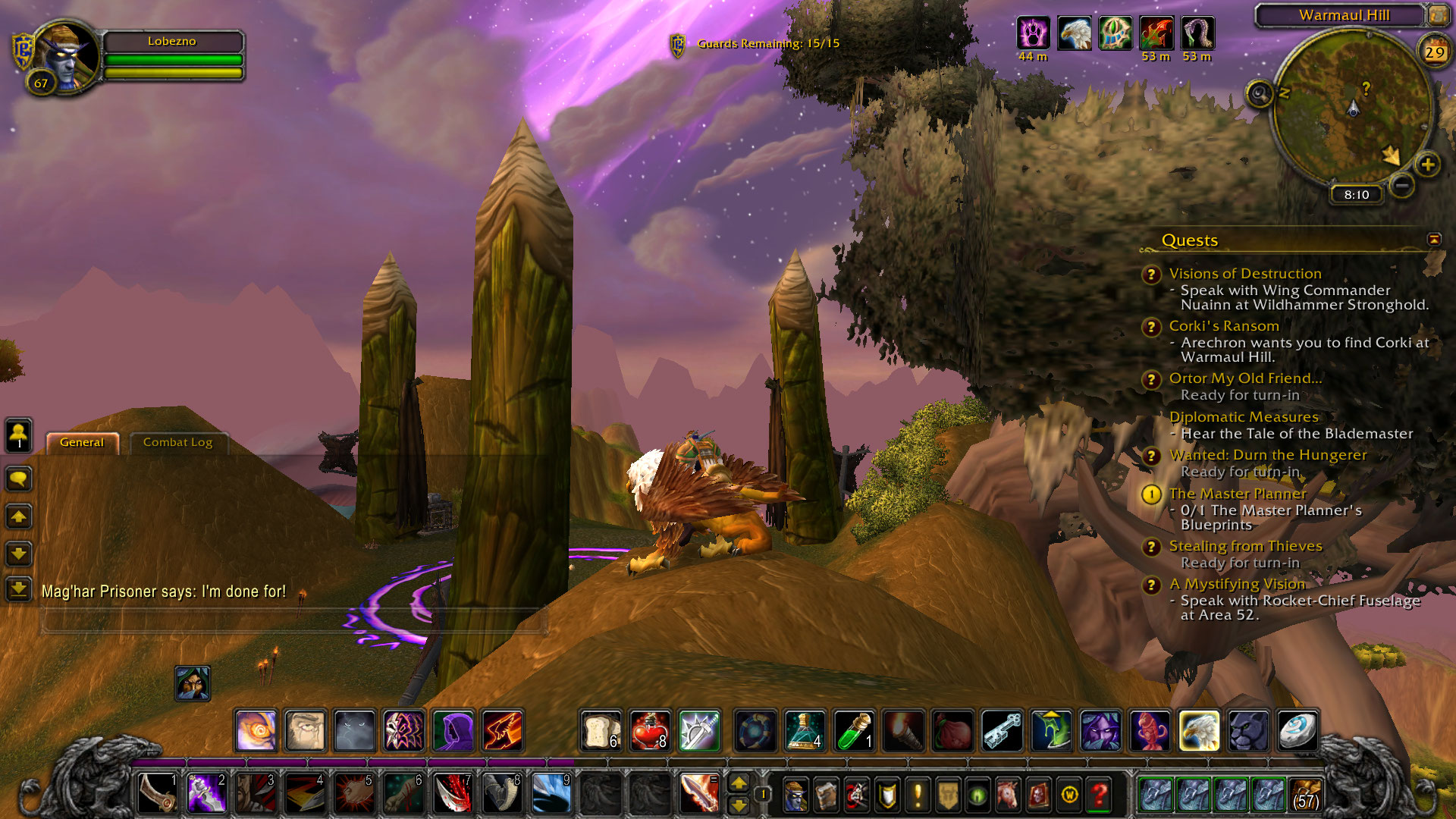Open the minimap tracking magnifier button
This screenshot has width=1456, height=819.
(x=1260, y=94)
